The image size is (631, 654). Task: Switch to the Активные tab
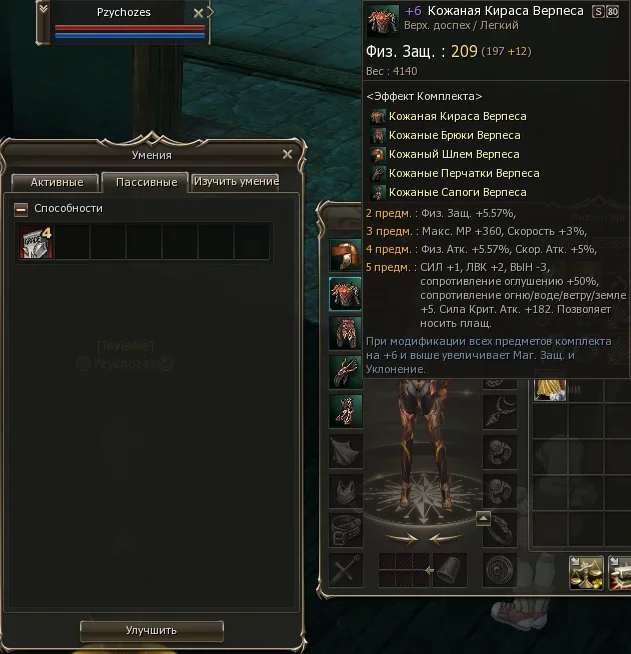pos(55,182)
